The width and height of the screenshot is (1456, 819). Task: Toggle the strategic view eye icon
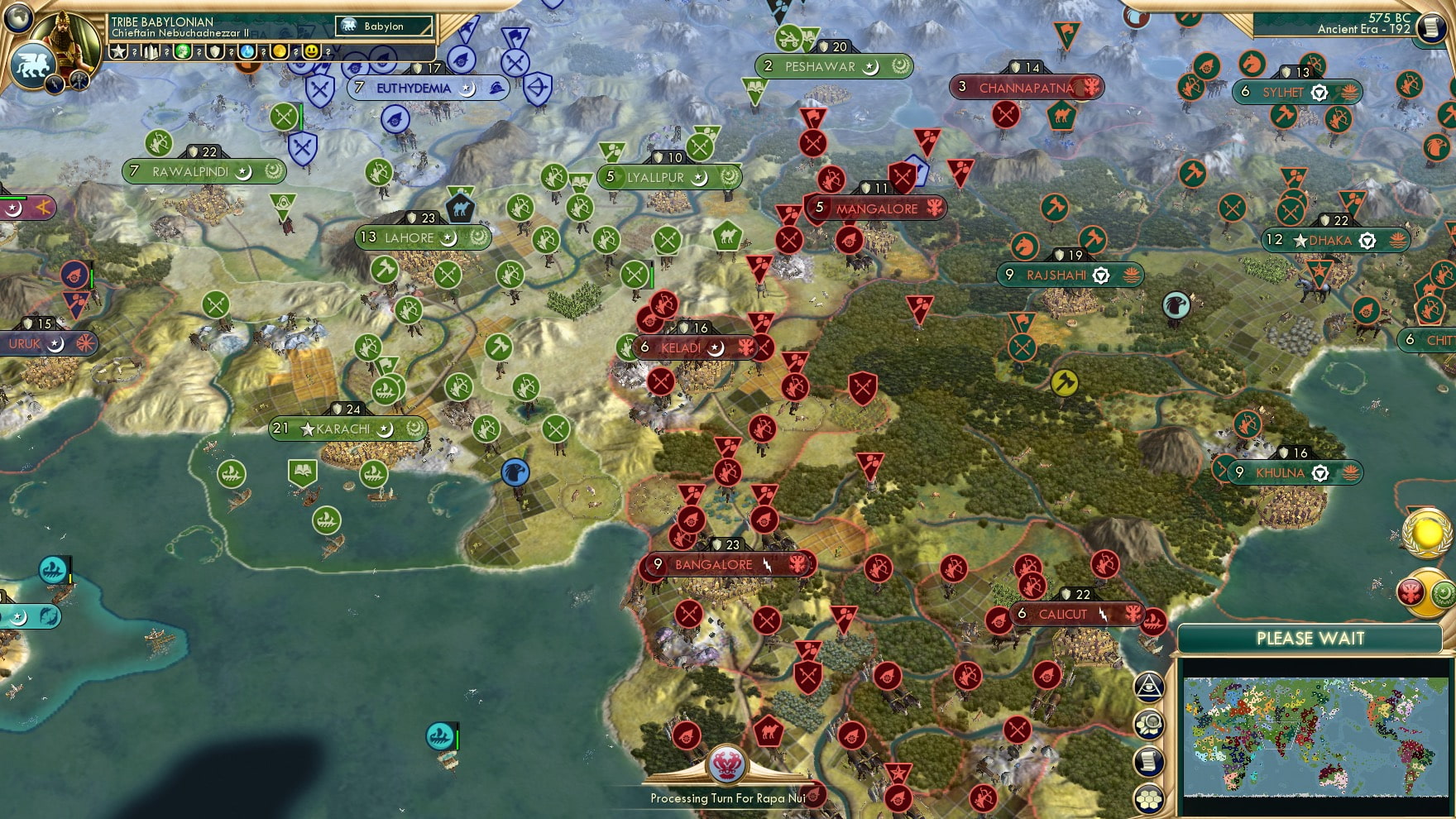click(x=1149, y=686)
